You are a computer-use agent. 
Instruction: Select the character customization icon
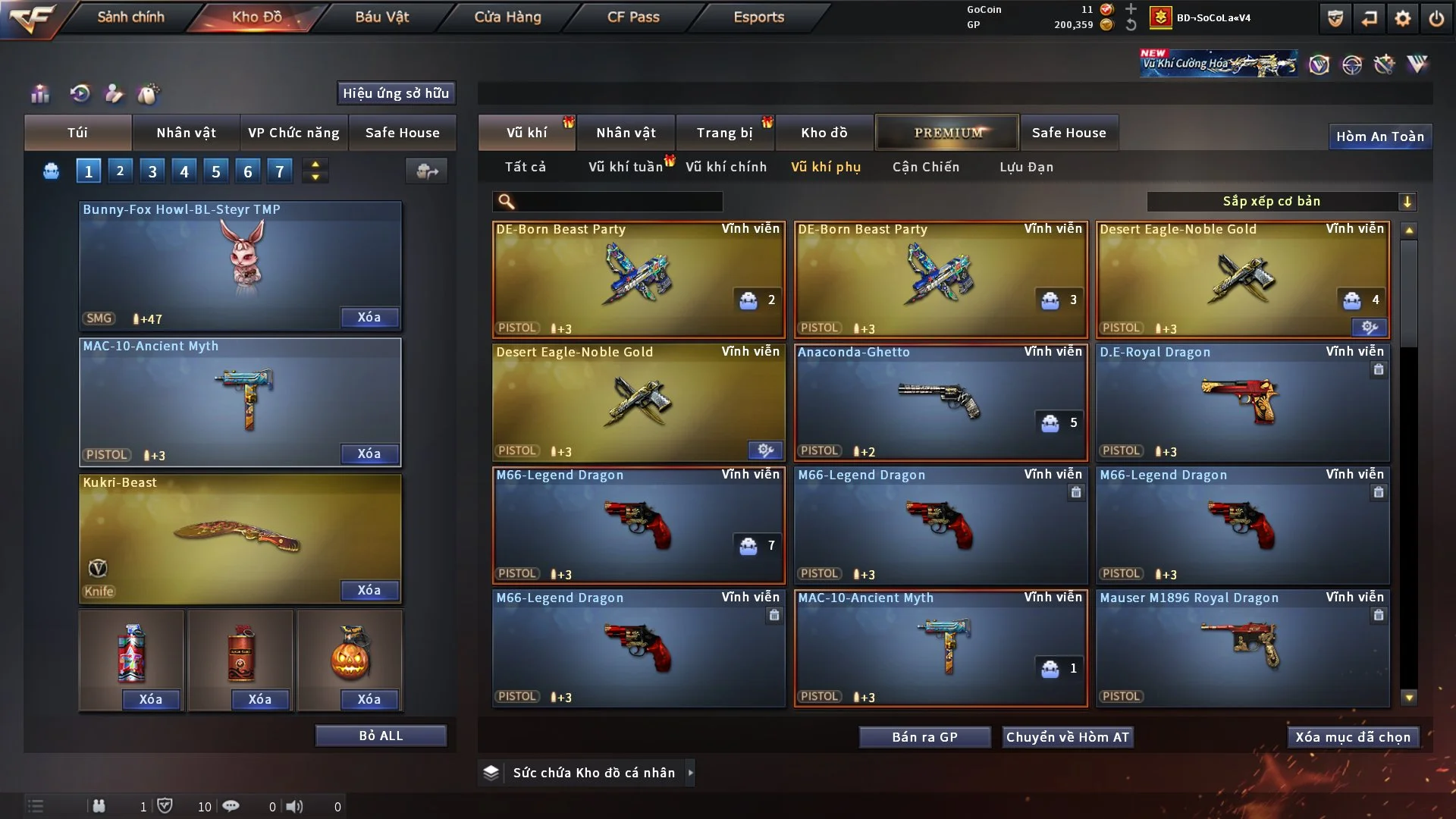pyautogui.click(x=113, y=94)
